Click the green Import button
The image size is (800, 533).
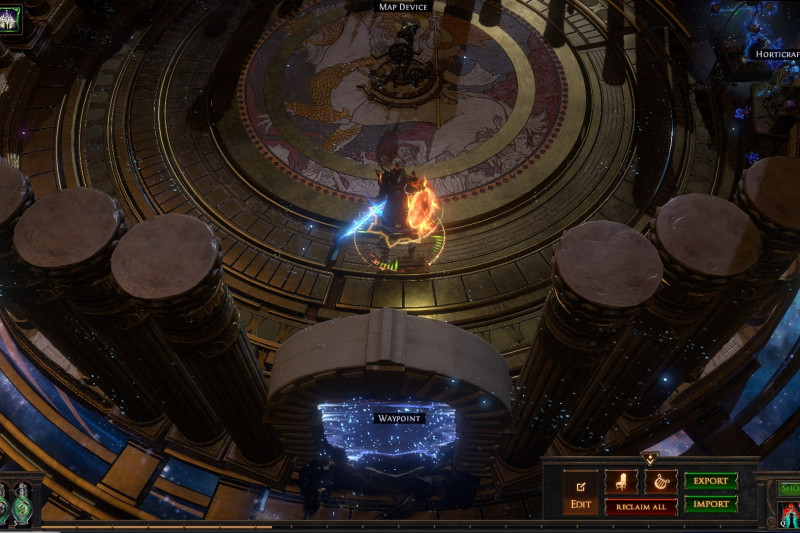click(711, 504)
